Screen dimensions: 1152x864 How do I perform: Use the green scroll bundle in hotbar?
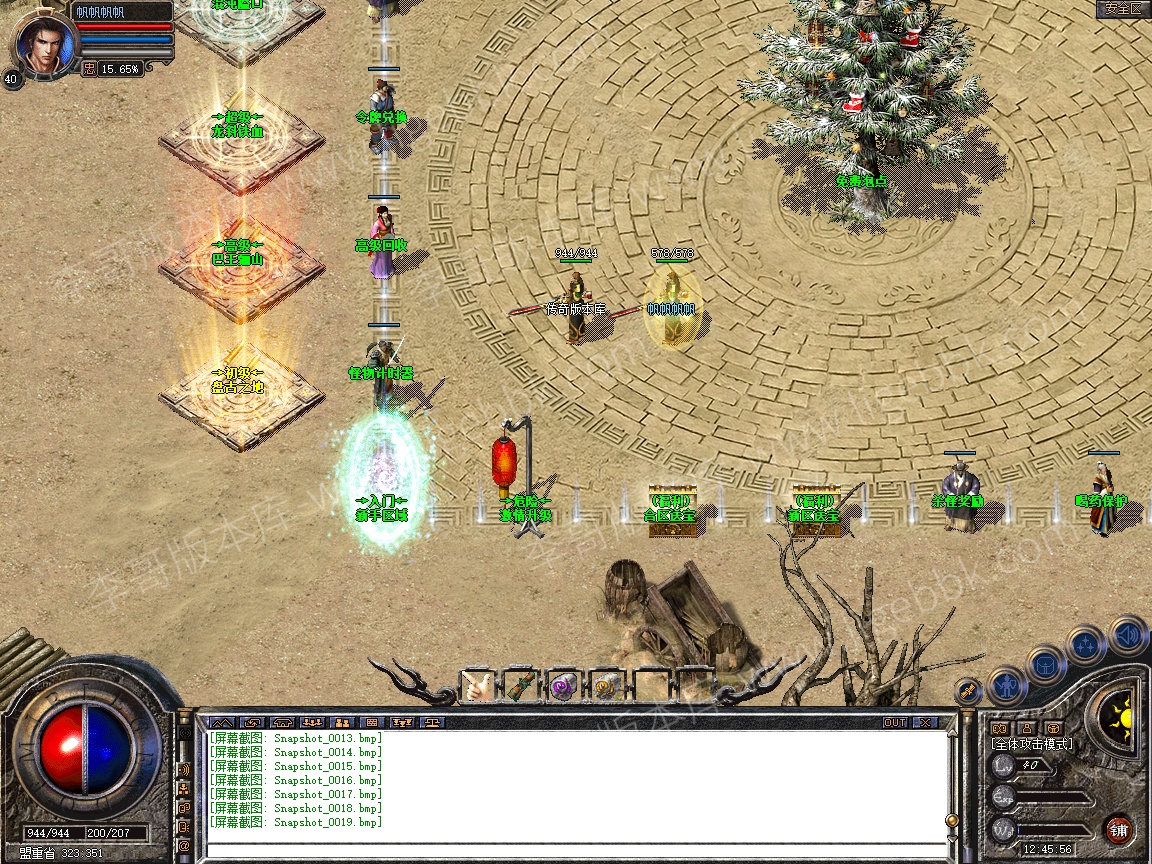521,686
